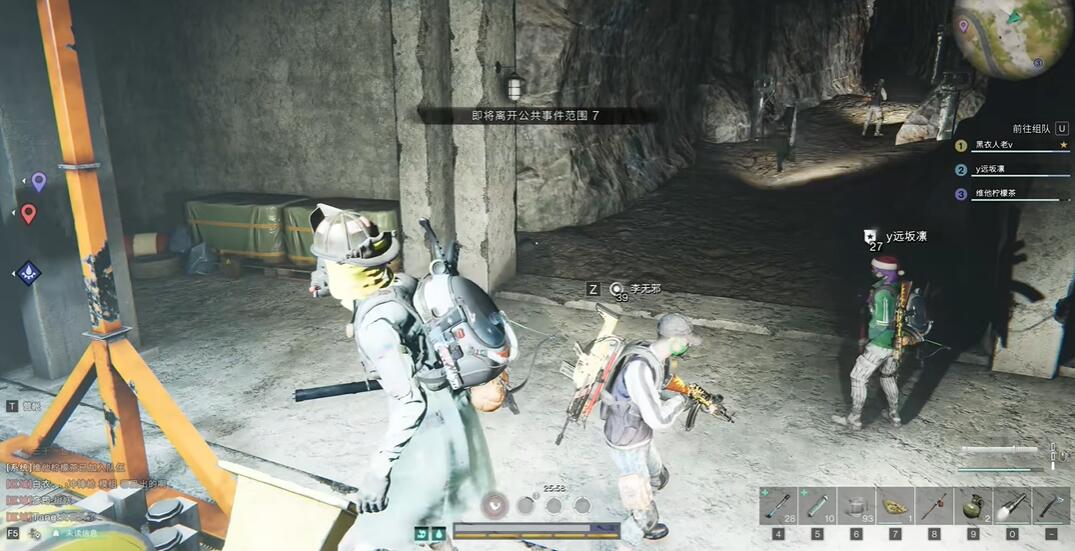Toggle the flashlight hotbar slot
The height and width of the screenshot is (551, 1075).
tap(1011, 506)
